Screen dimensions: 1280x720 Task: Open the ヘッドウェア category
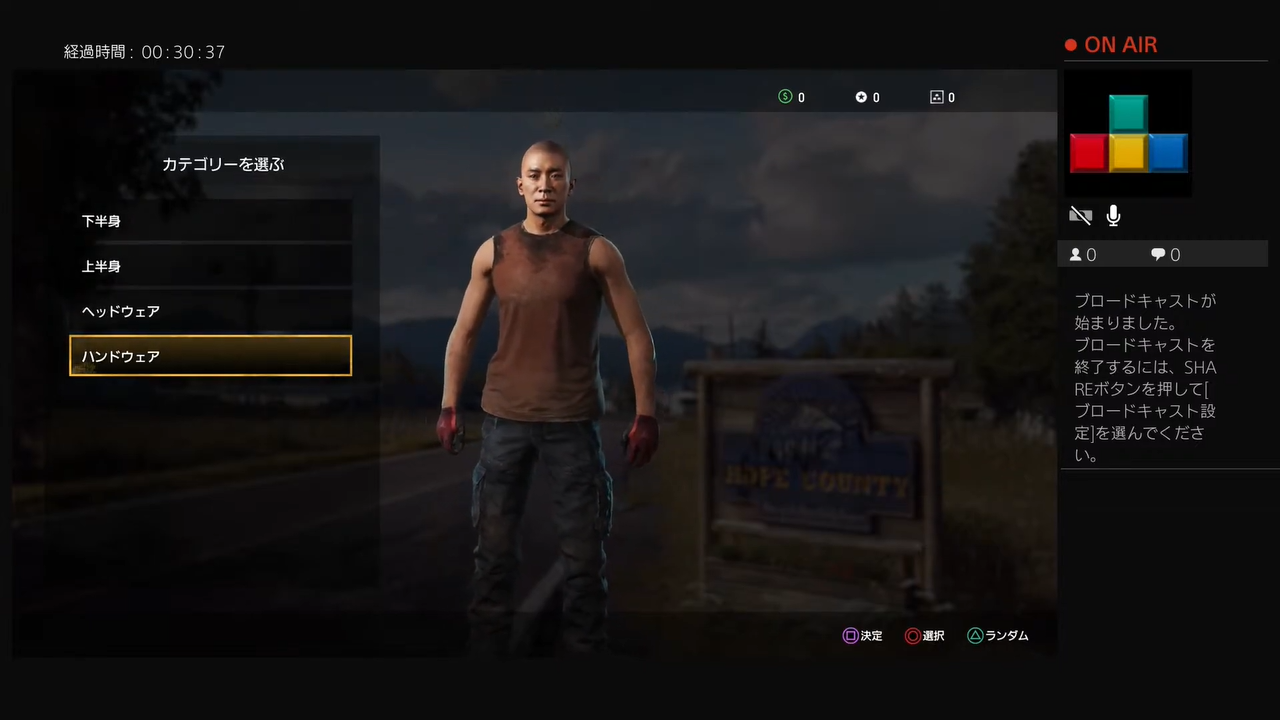(210, 311)
